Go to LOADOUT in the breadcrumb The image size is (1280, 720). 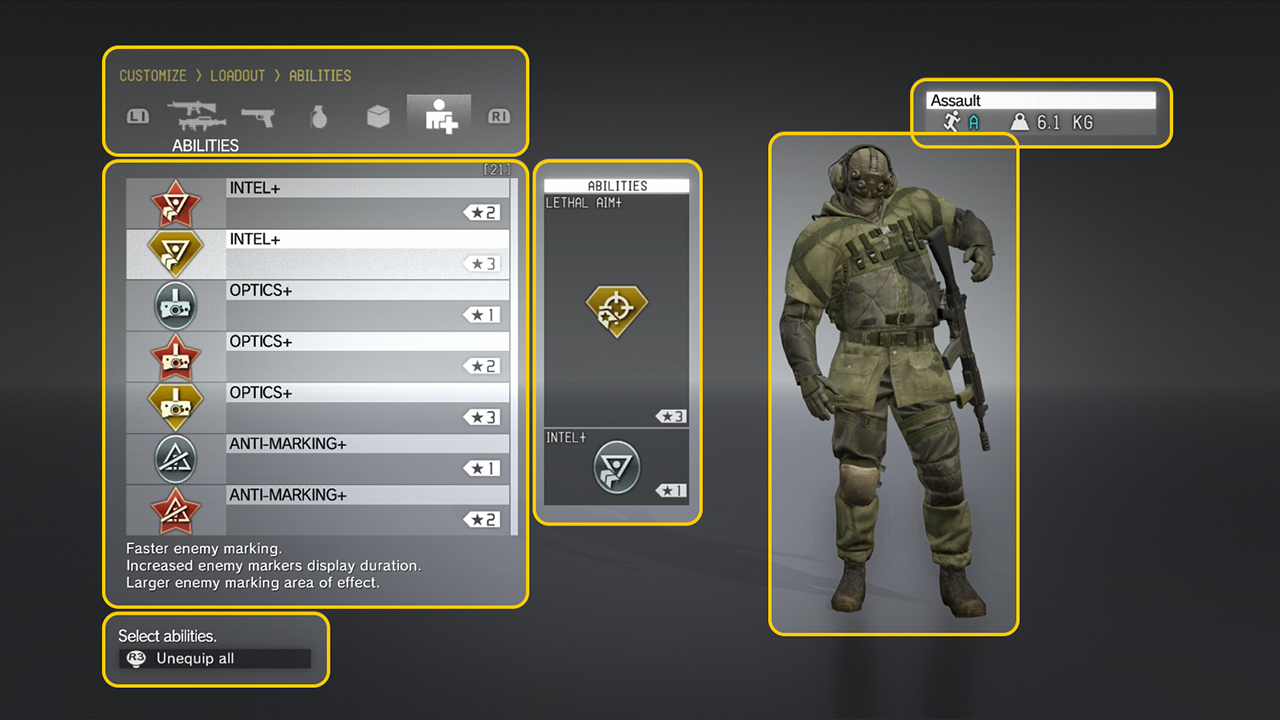(237, 76)
